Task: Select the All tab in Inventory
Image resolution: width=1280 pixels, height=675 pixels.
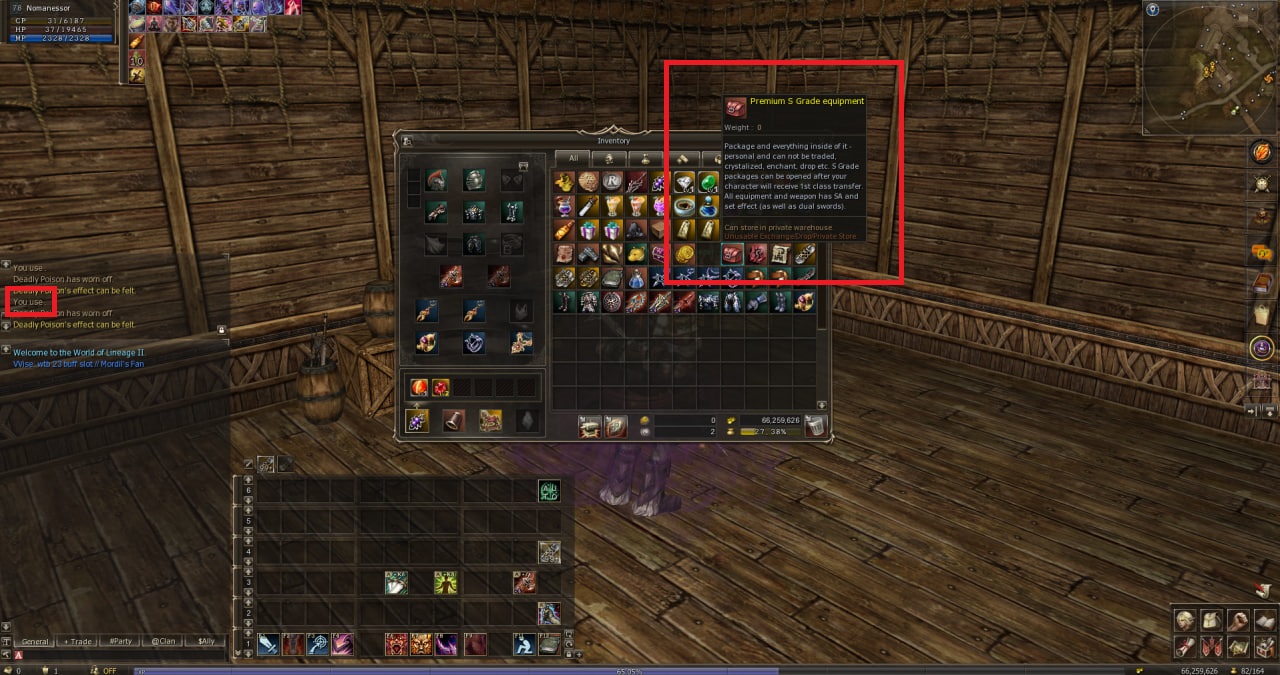Action: click(x=573, y=158)
